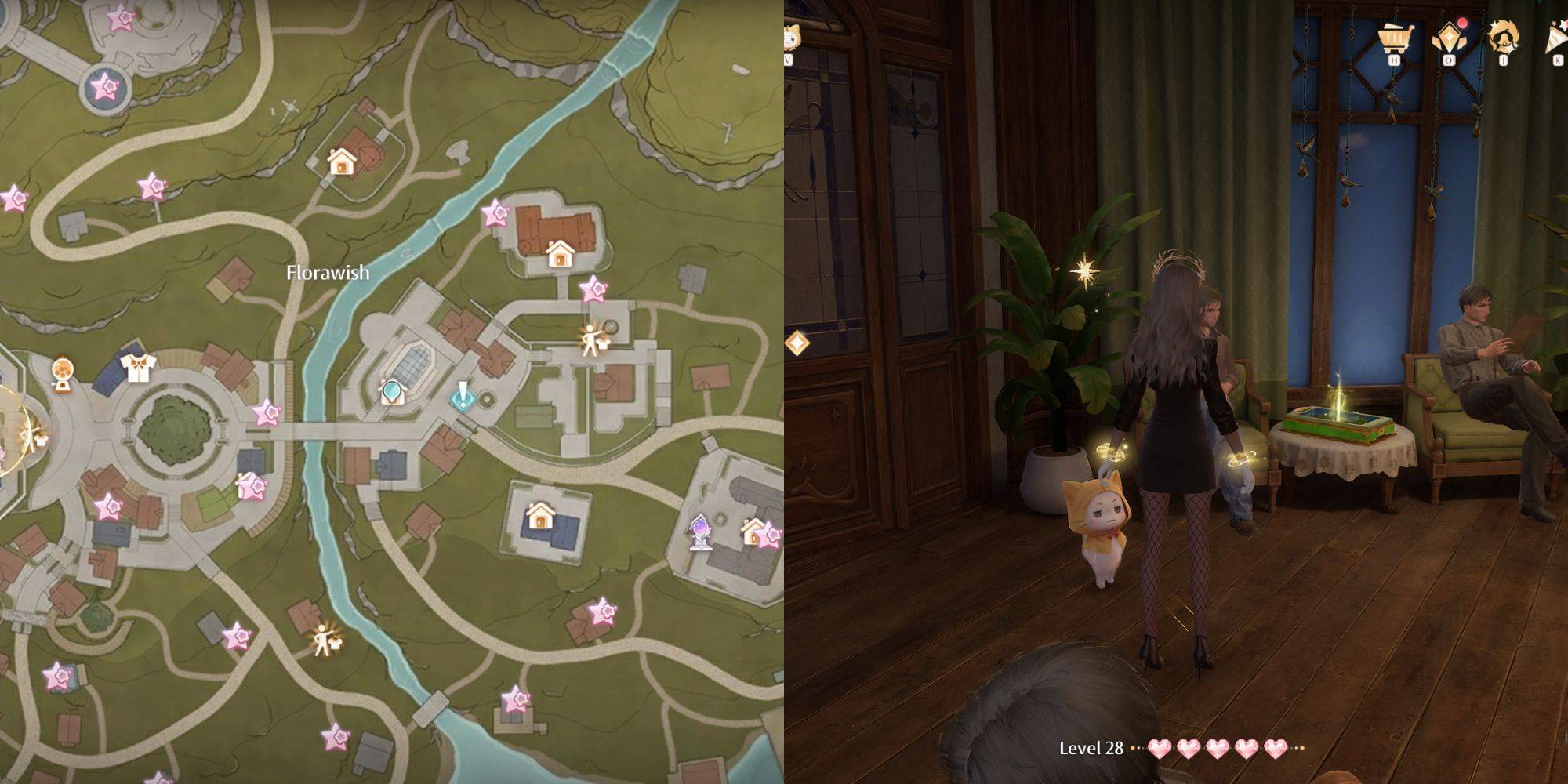Image resolution: width=1568 pixels, height=784 pixels.
Task: Open the diamond icon with red notification dot
Action: pos(1449,37)
